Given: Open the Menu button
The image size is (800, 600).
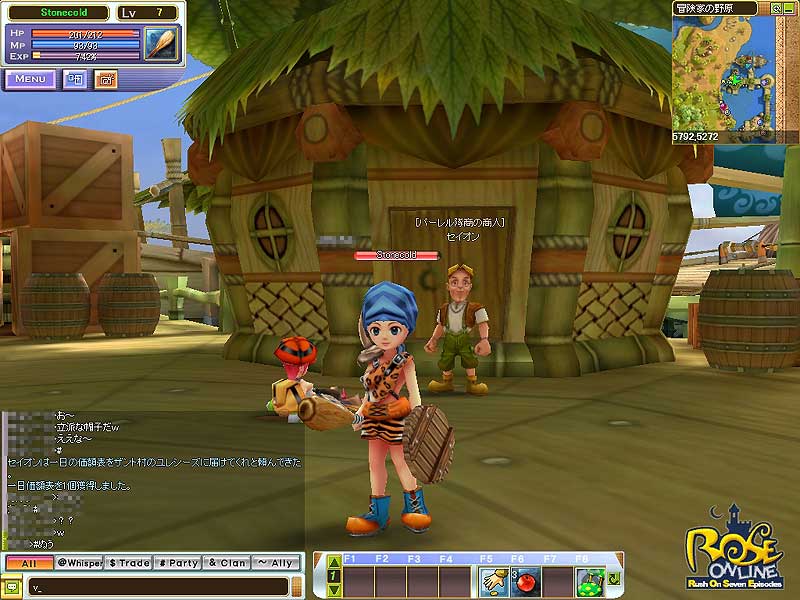Looking at the screenshot, I should pyautogui.click(x=29, y=79).
